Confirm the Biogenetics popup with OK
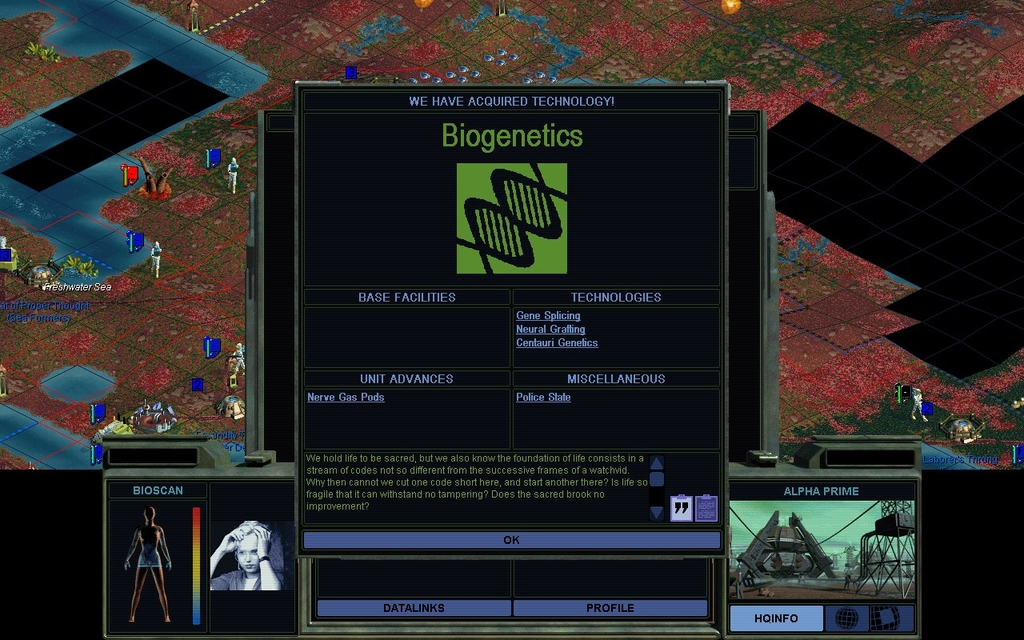This screenshot has height=640, width=1024. (x=511, y=540)
